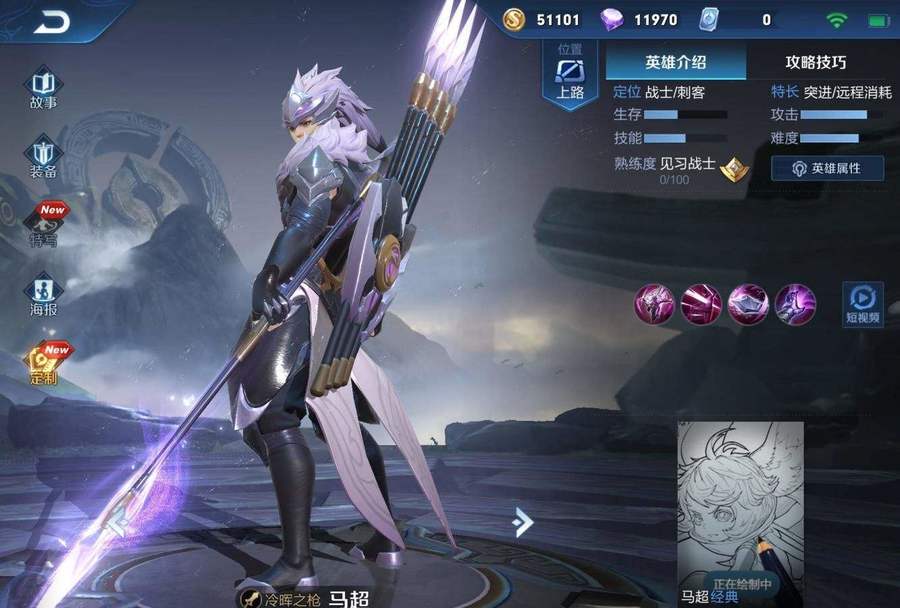Play the 短视频 short video
Viewport: 900px width, 608px height.
tap(861, 304)
